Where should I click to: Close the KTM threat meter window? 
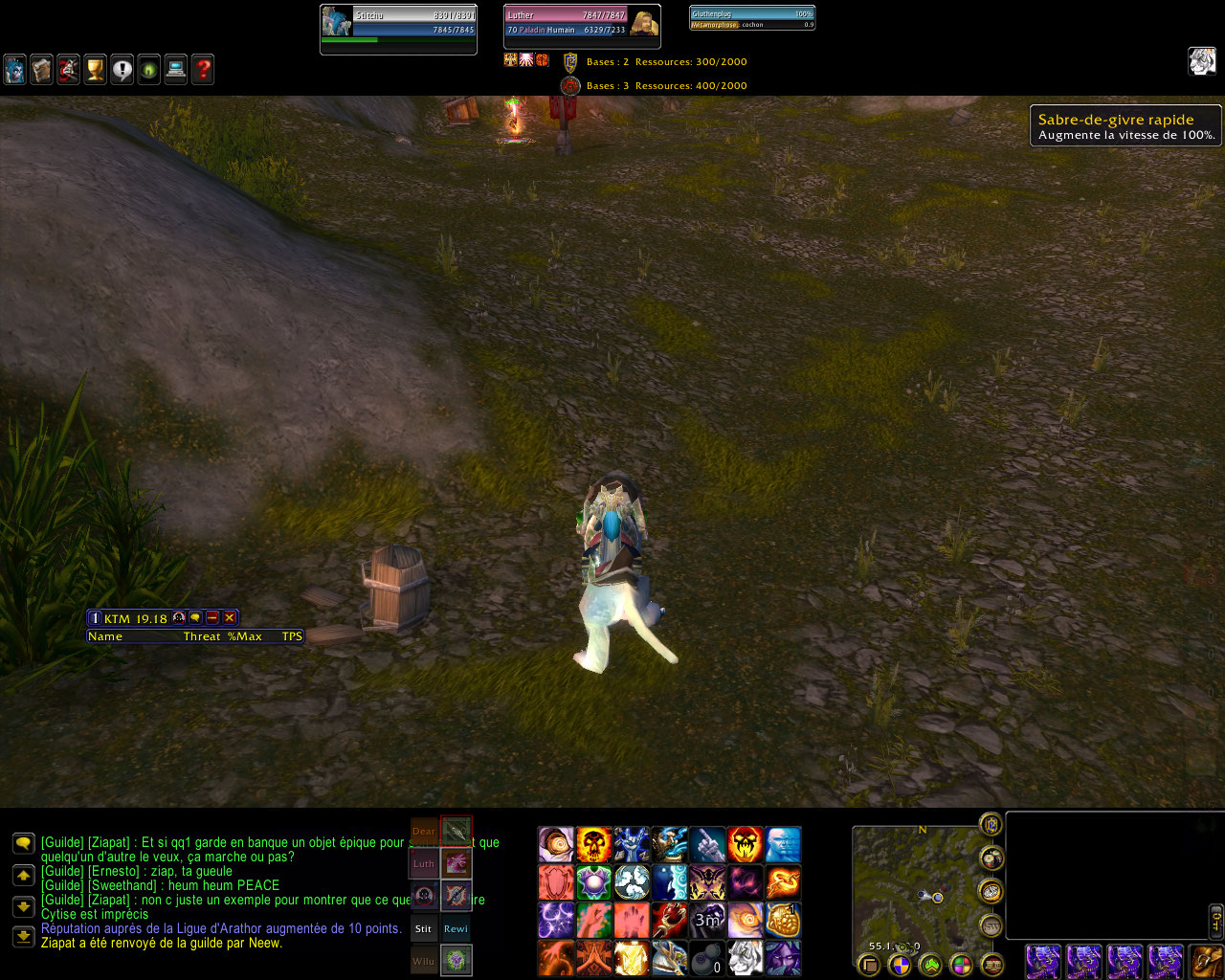point(230,618)
